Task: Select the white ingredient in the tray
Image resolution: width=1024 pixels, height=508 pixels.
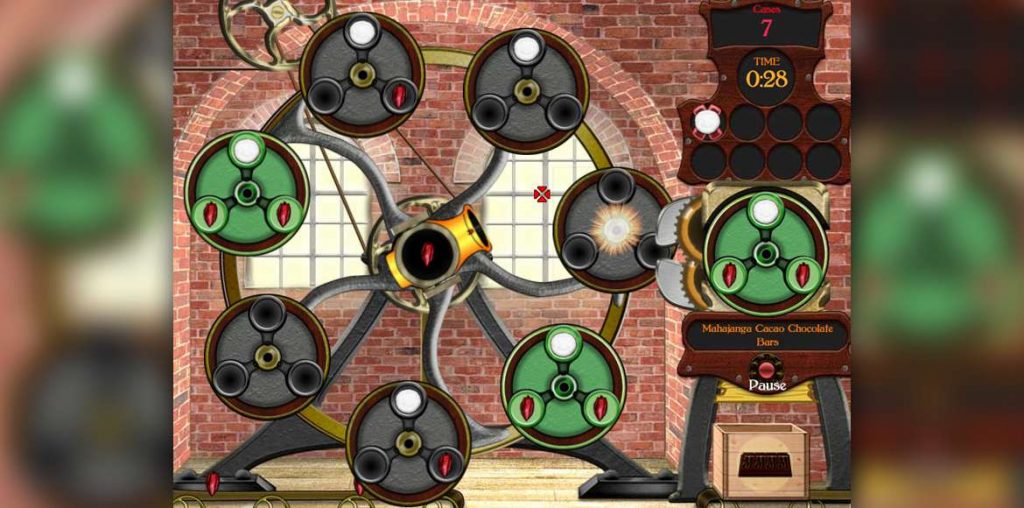Action: coord(707,122)
